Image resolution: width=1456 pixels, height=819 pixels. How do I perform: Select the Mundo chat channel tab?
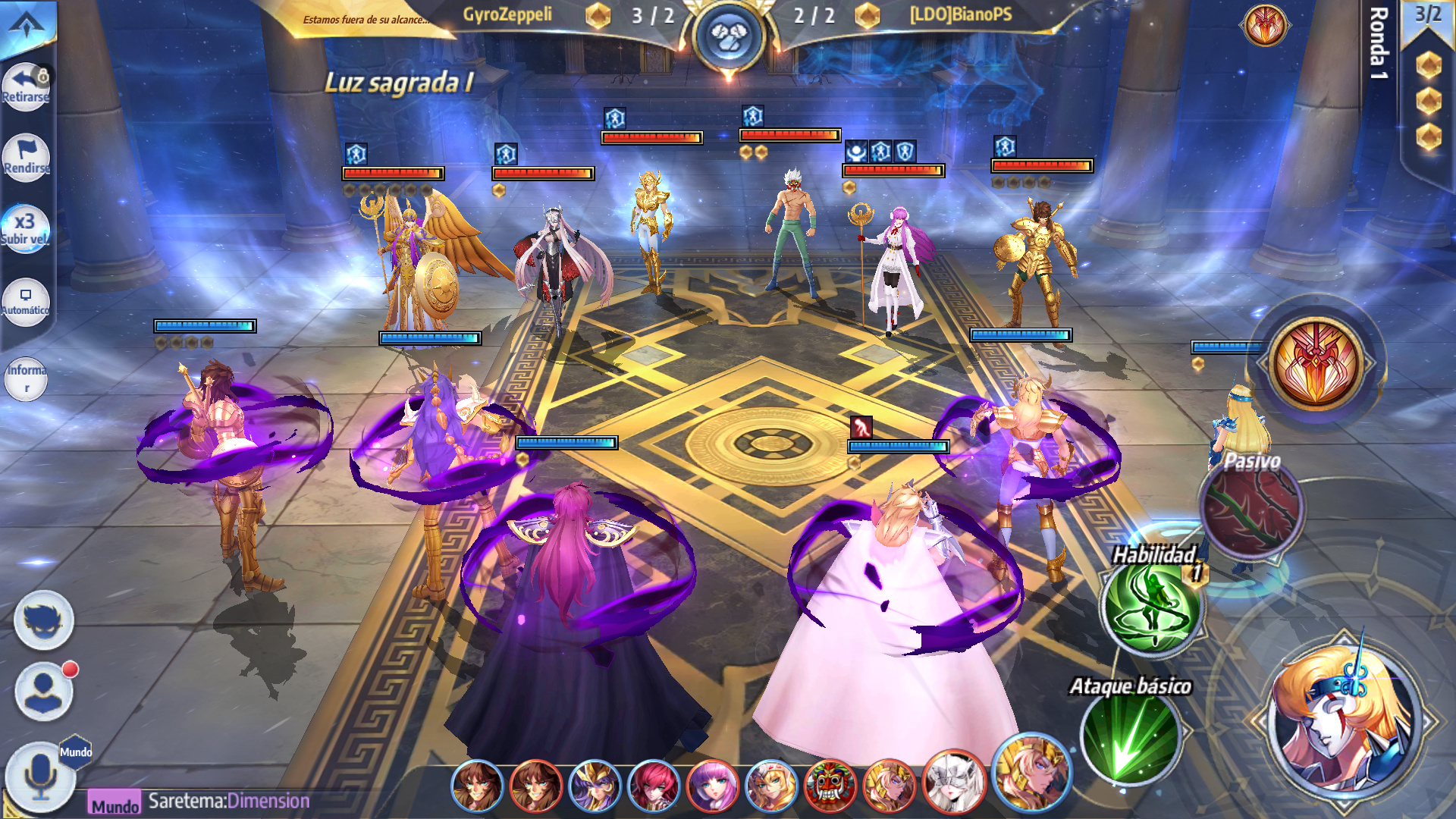coord(115,804)
